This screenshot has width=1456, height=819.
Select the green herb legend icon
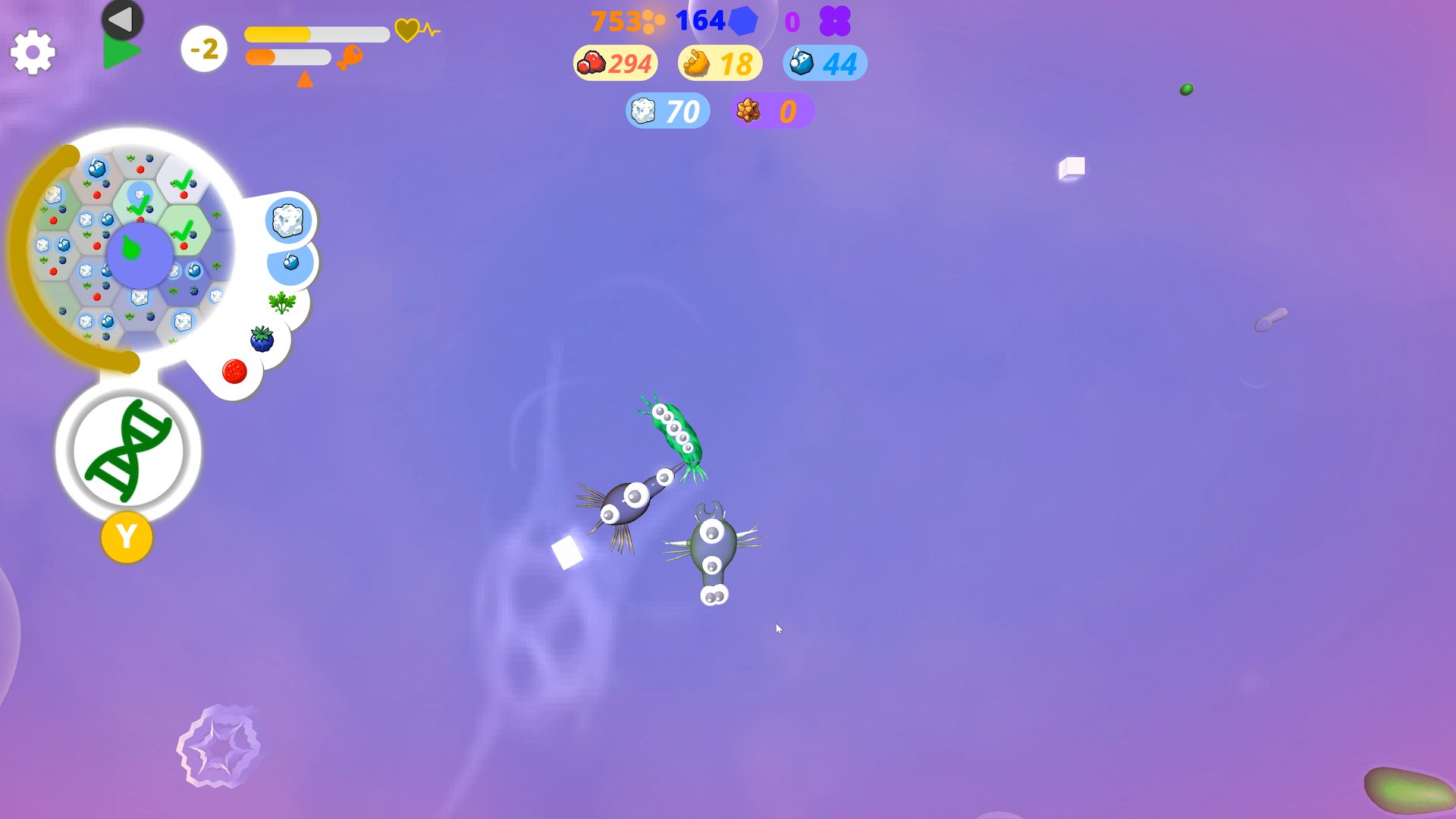coord(281,302)
